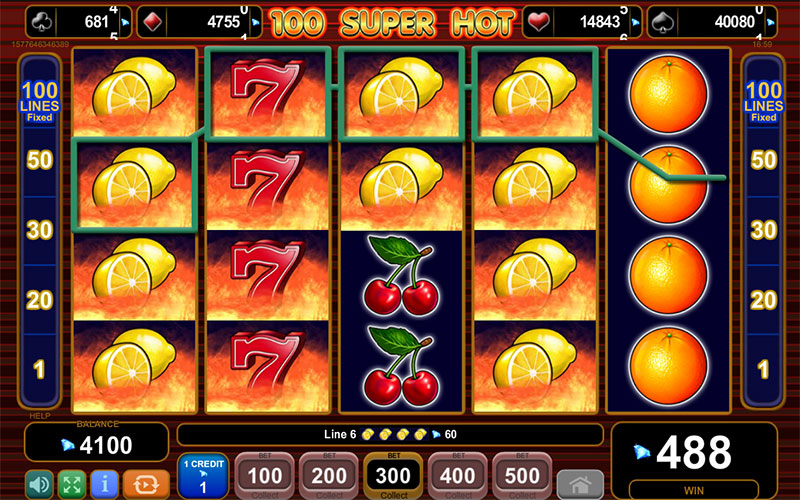Click the right 1 line marker
800x500 pixels.
(763, 370)
